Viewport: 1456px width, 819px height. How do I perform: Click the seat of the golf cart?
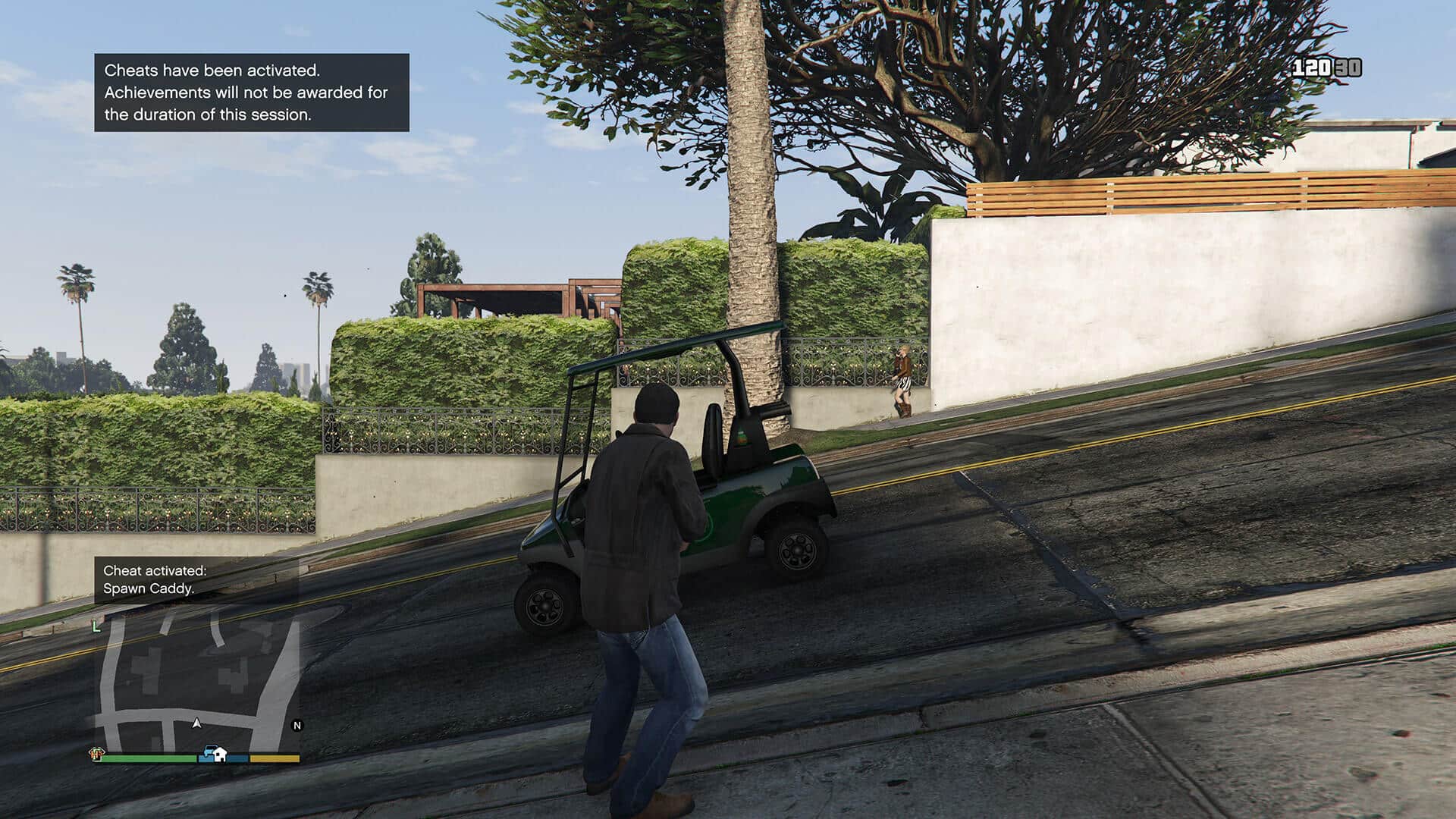click(x=713, y=455)
